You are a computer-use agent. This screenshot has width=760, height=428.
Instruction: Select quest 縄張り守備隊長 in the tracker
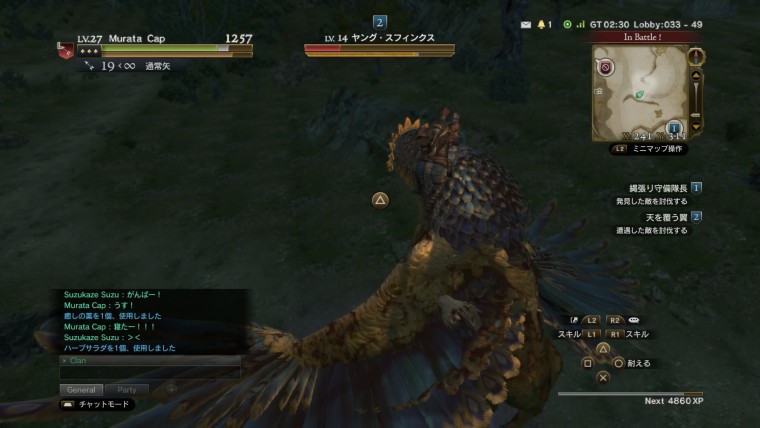pyautogui.click(x=652, y=188)
